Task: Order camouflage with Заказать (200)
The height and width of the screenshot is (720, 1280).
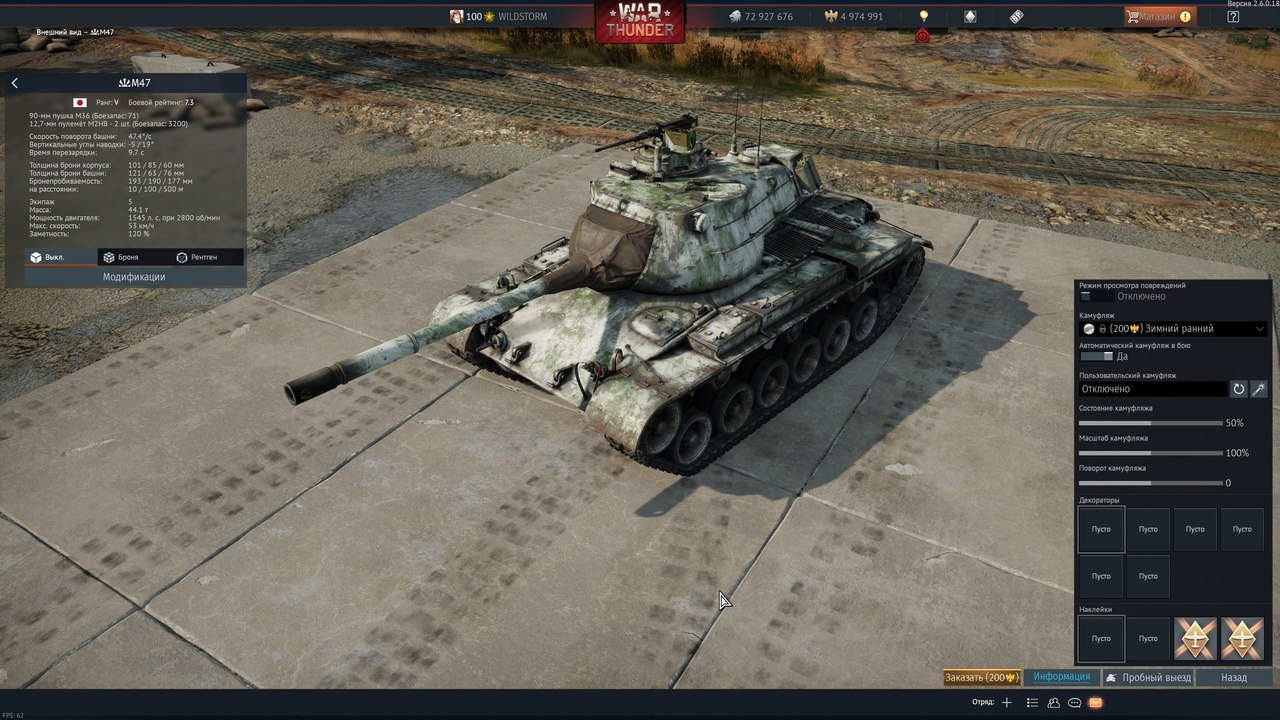Action: [x=982, y=677]
